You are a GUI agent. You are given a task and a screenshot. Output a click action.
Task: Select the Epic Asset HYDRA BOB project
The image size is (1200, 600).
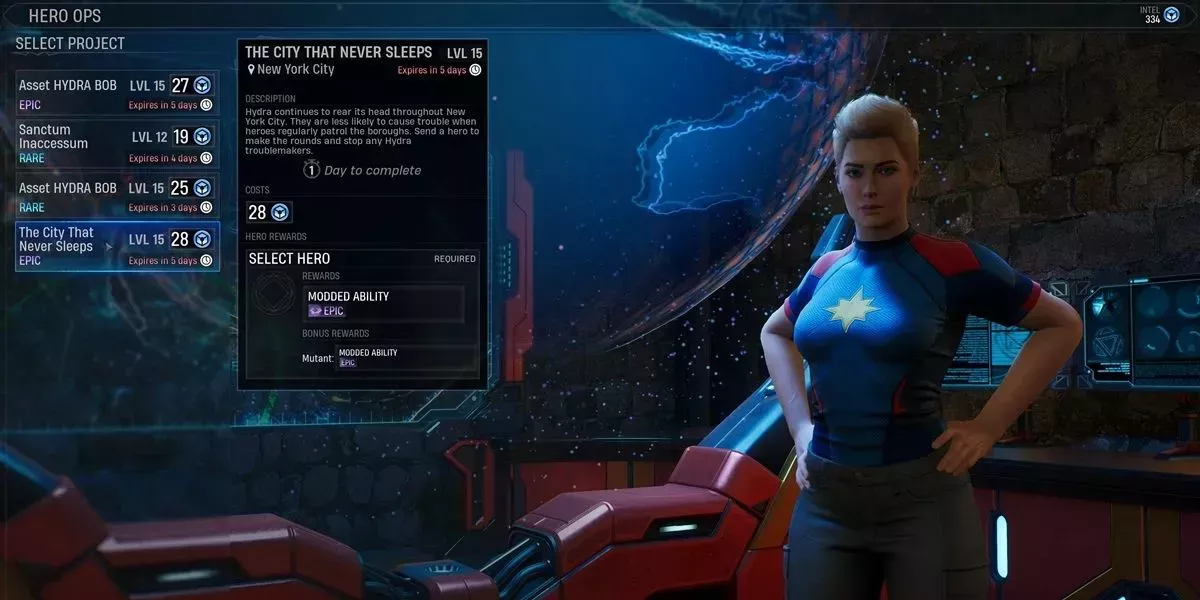[116, 94]
